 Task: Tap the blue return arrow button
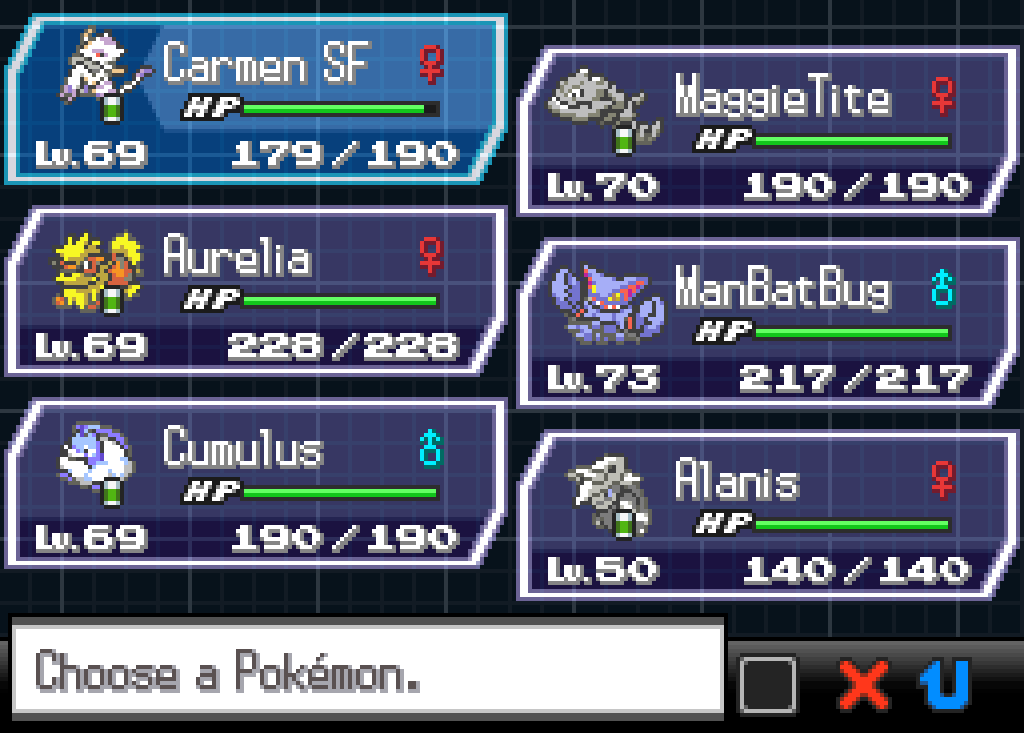point(944,685)
